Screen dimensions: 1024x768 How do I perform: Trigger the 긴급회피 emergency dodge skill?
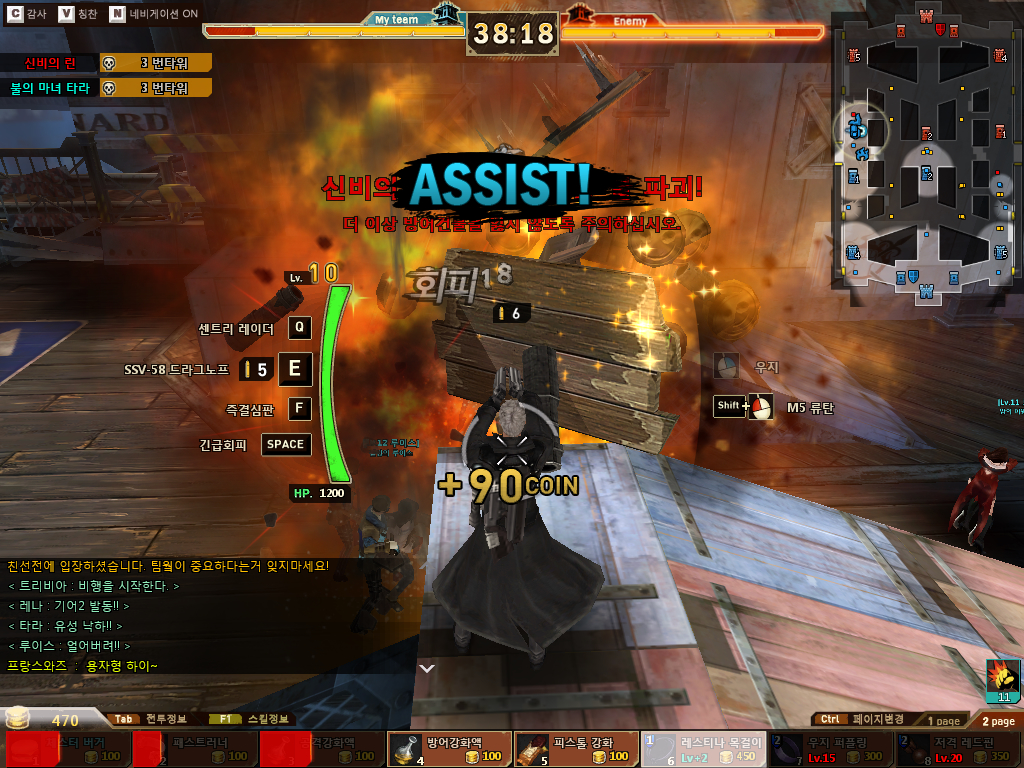click(x=286, y=444)
